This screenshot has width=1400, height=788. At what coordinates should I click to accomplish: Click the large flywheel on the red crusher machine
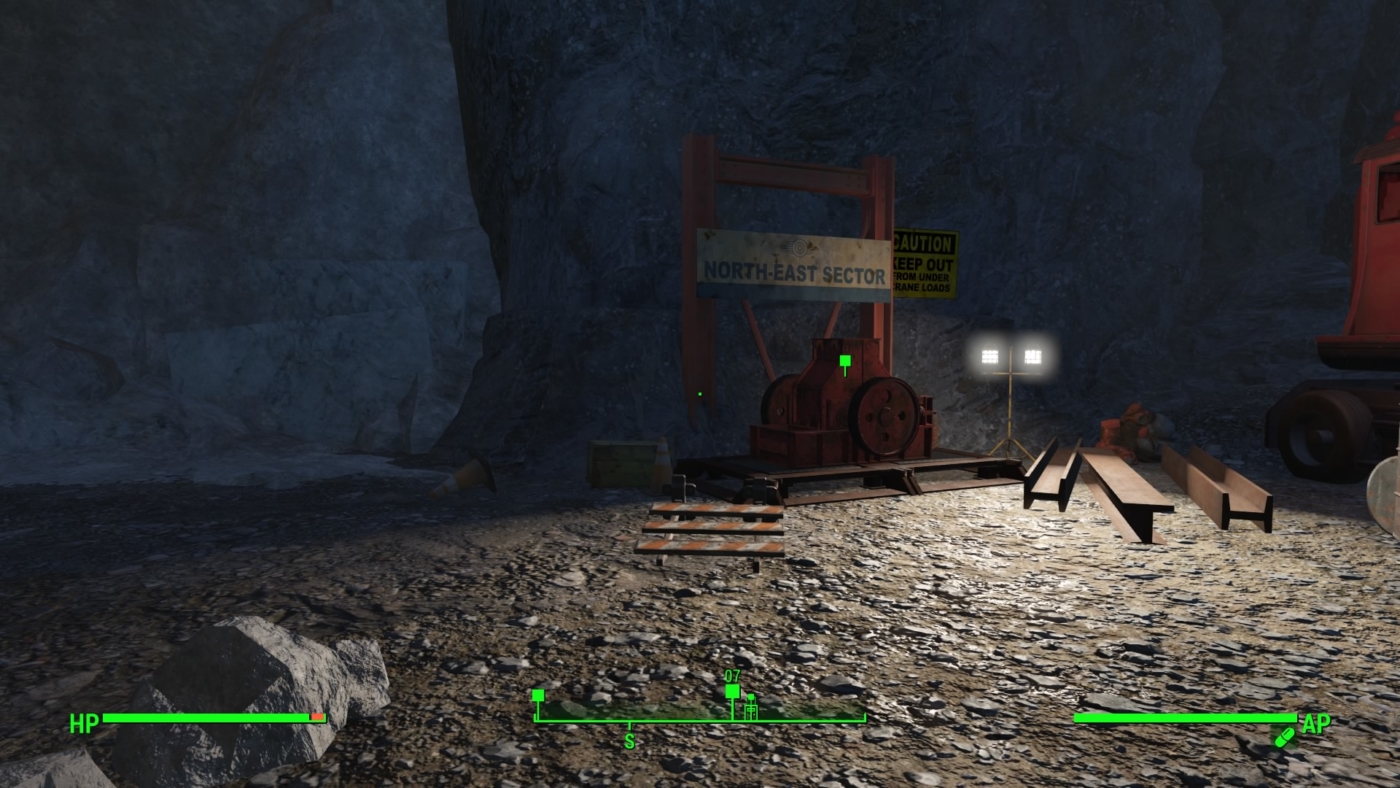point(884,417)
